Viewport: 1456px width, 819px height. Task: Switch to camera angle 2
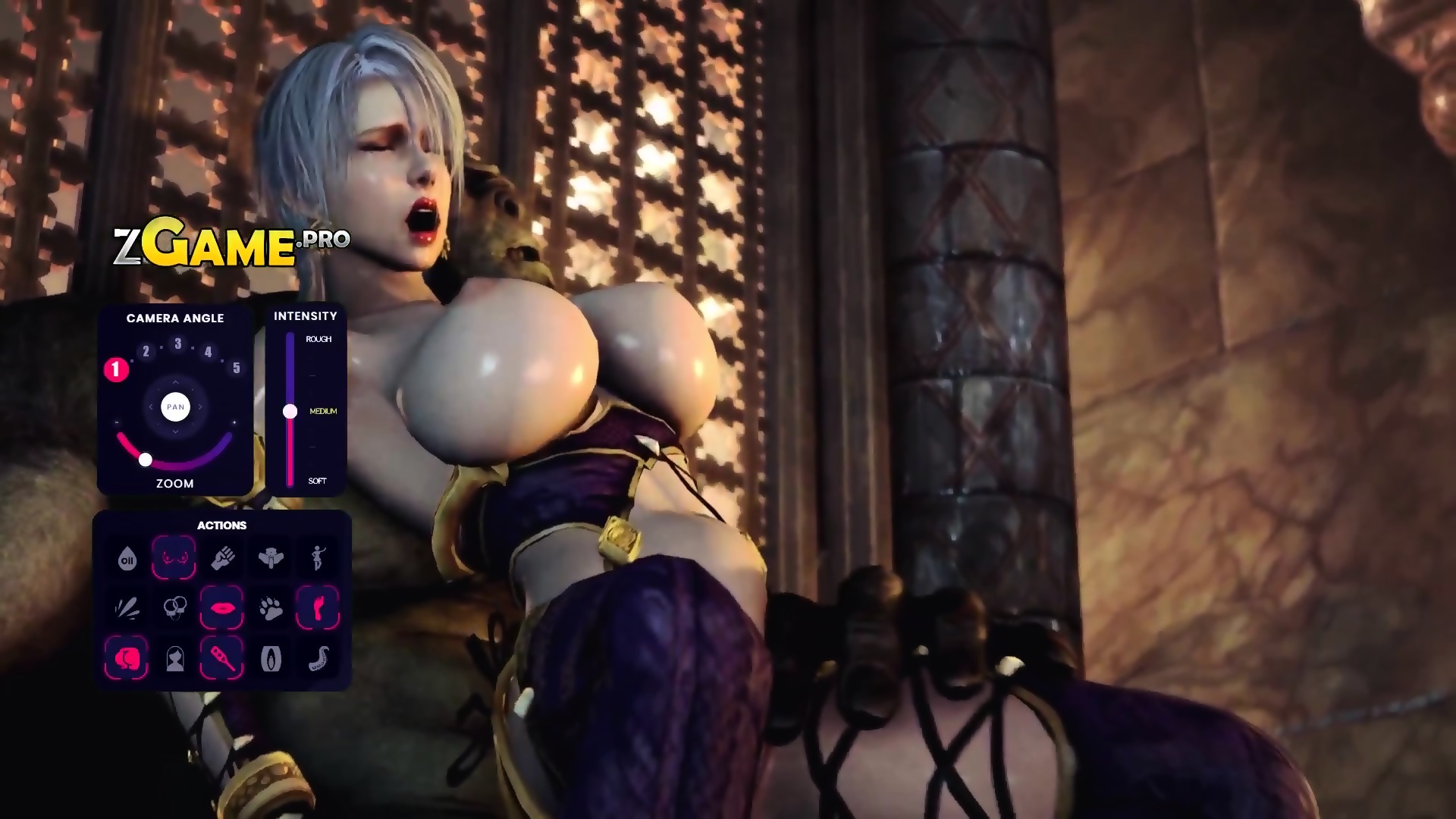[146, 351]
